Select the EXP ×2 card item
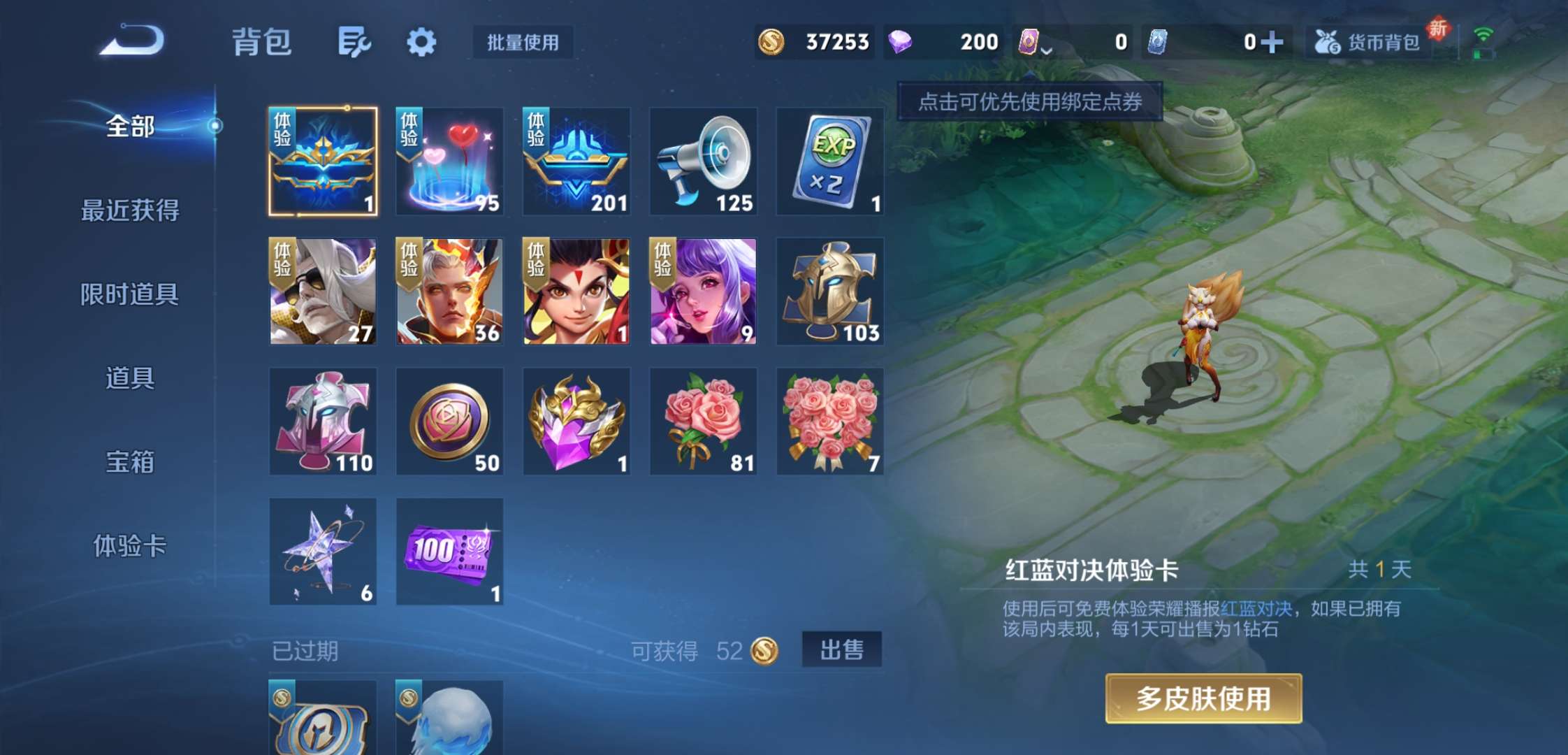The width and height of the screenshot is (1568, 755). click(x=830, y=161)
